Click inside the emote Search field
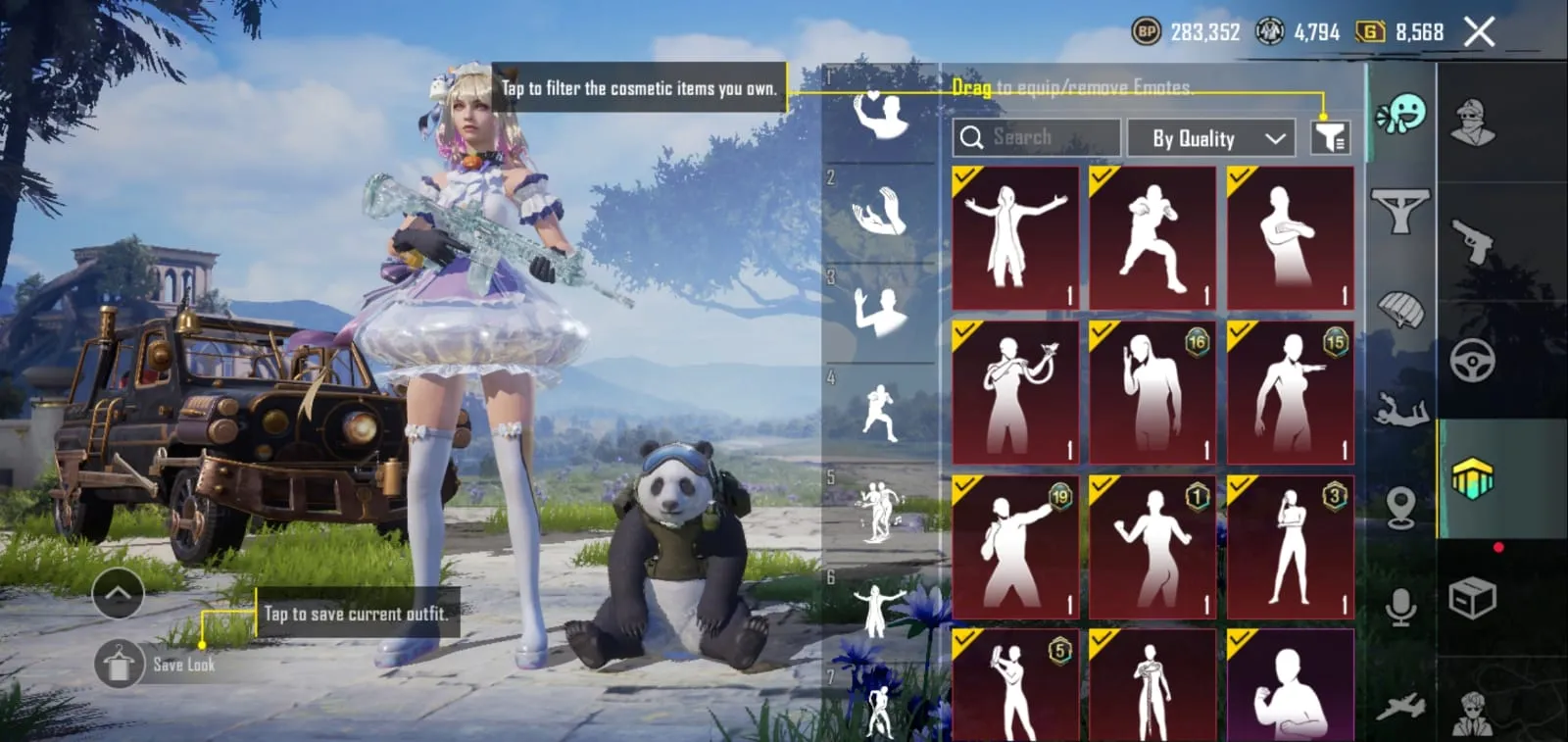 pos(1036,137)
